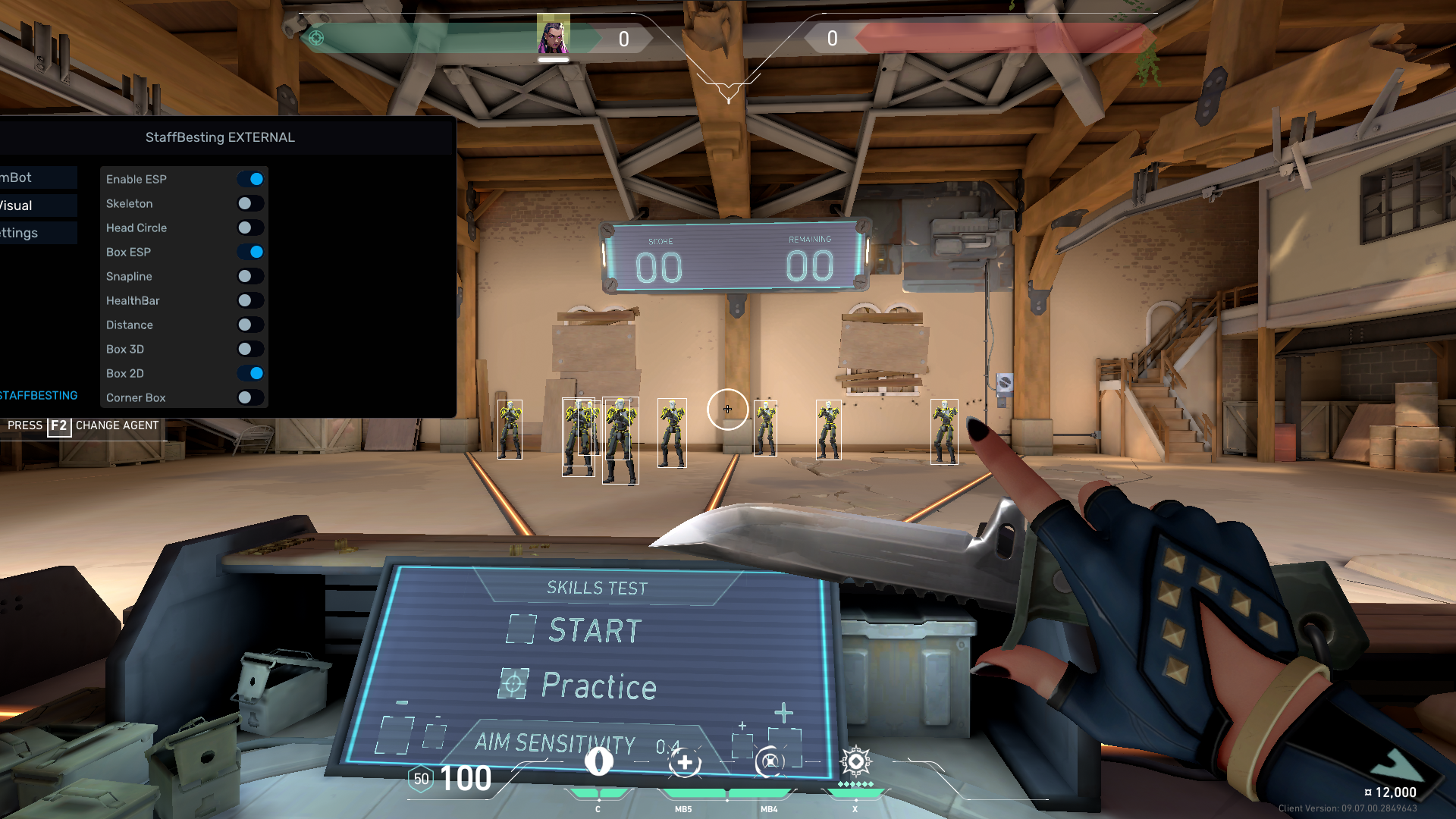Select the Reyna agent portrait

553,36
